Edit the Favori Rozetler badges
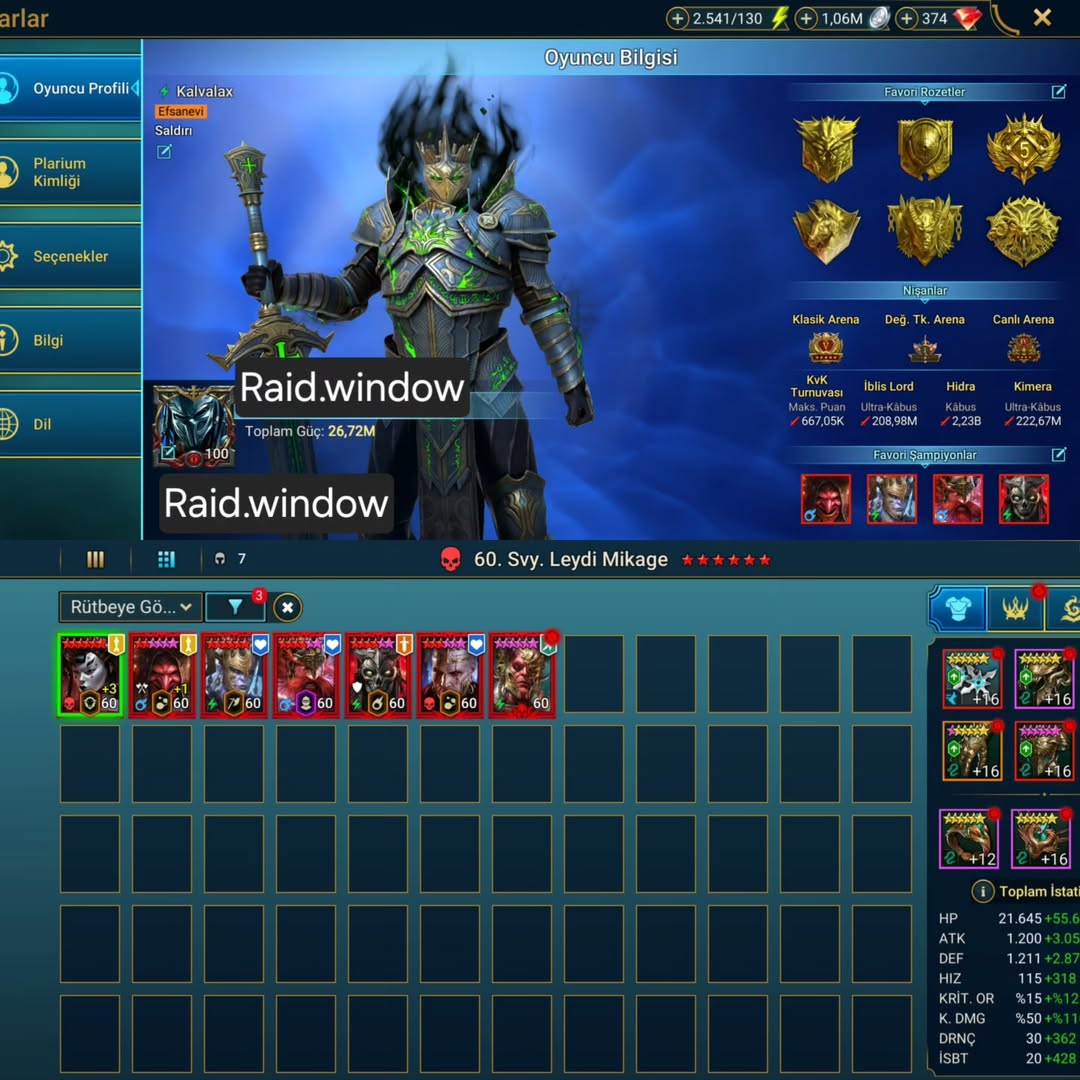Viewport: 1080px width, 1080px height. pyautogui.click(x=1058, y=92)
